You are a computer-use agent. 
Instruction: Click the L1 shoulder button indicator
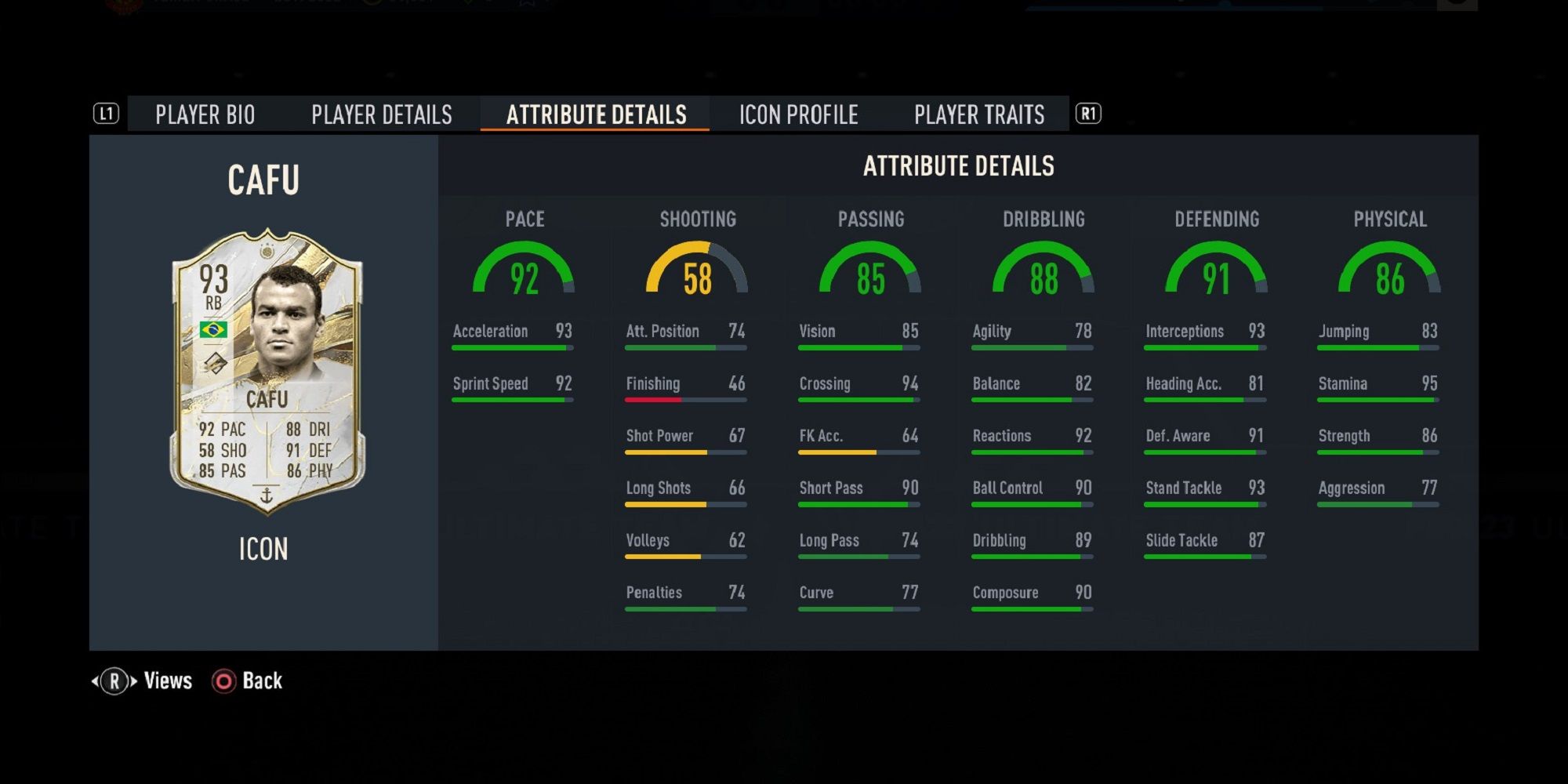(x=107, y=114)
